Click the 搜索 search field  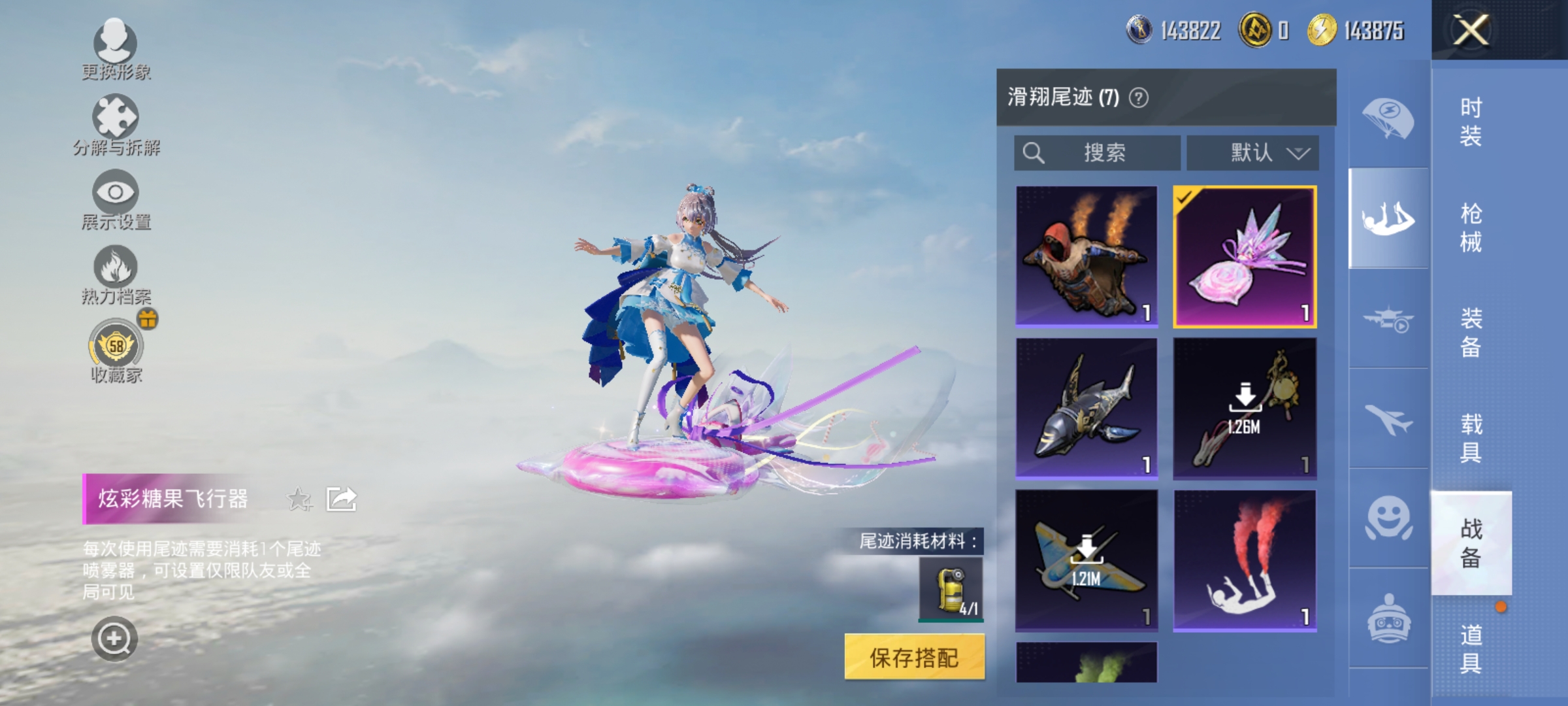(1098, 153)
